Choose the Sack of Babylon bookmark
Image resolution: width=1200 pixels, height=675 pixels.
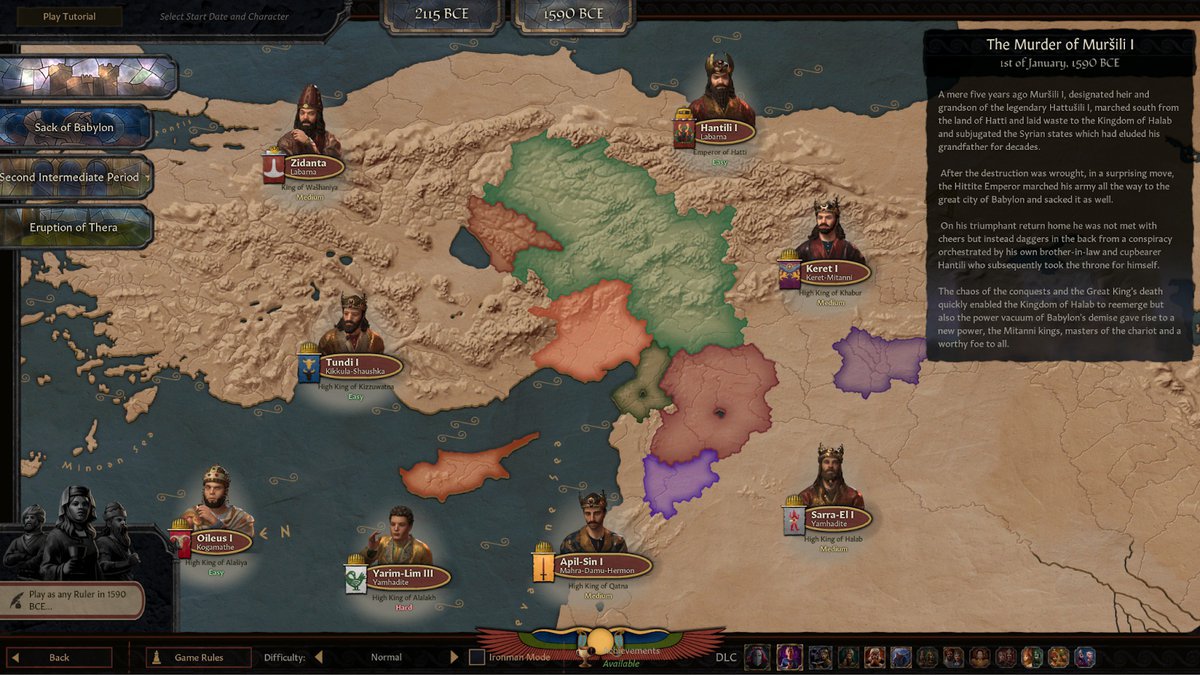pos(75,127)
